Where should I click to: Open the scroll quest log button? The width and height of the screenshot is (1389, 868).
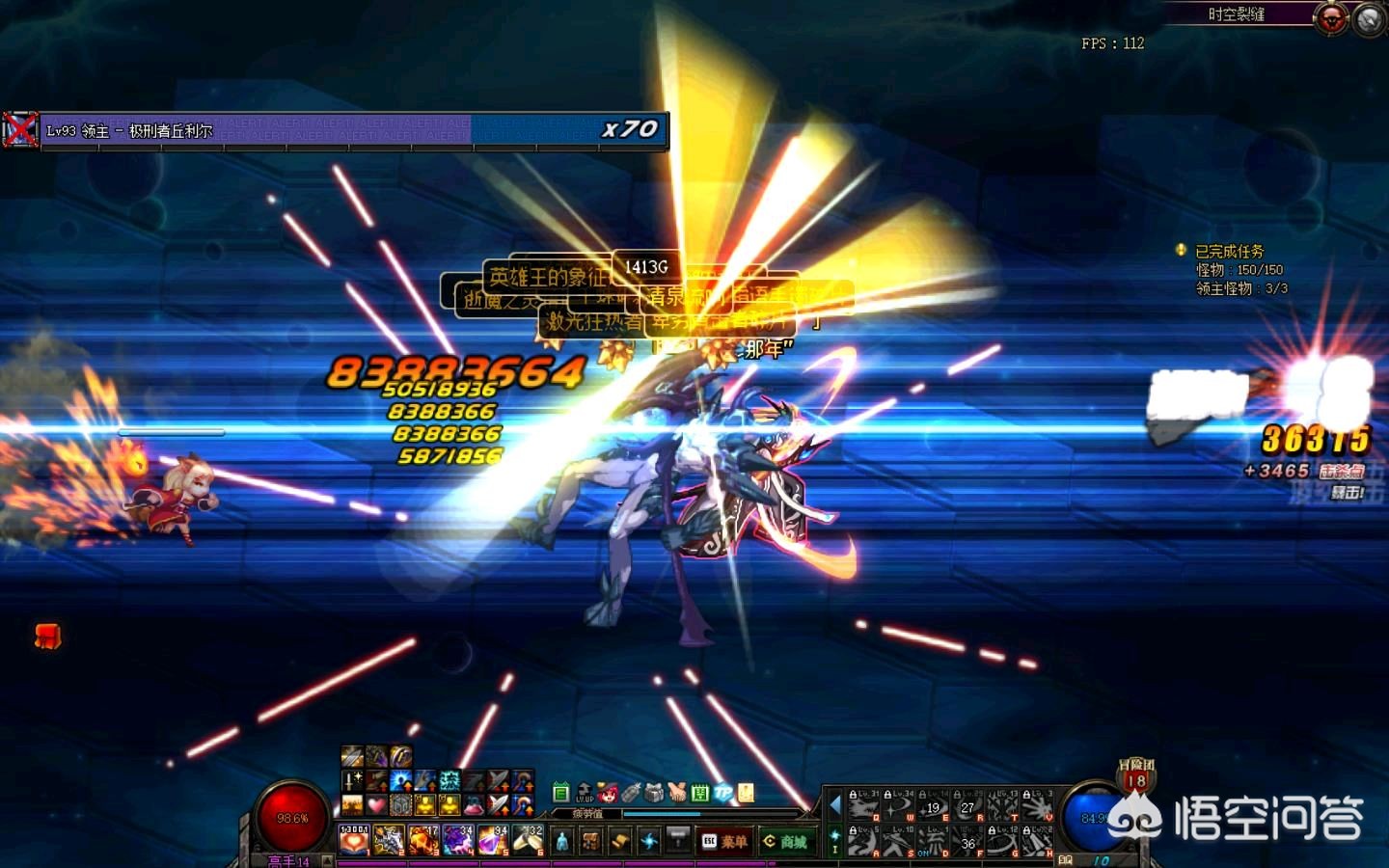click(619, 841)
